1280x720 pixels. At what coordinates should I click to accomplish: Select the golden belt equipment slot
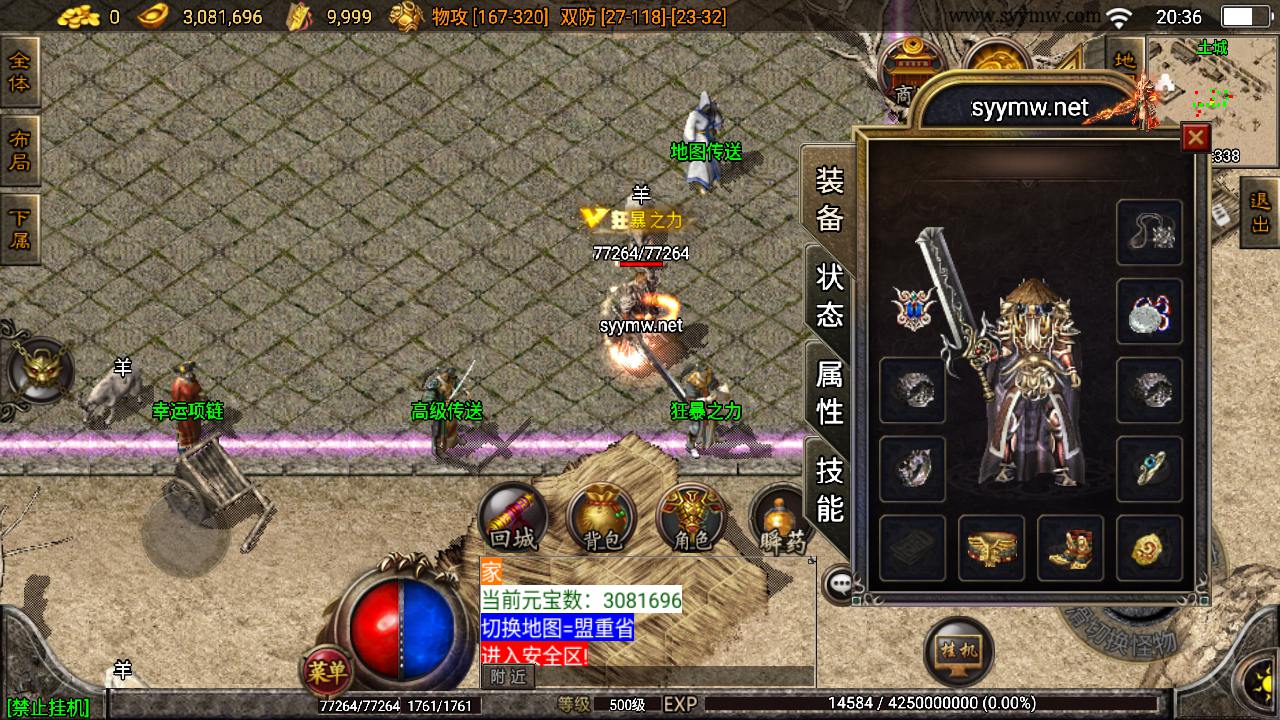pos(991,548)
